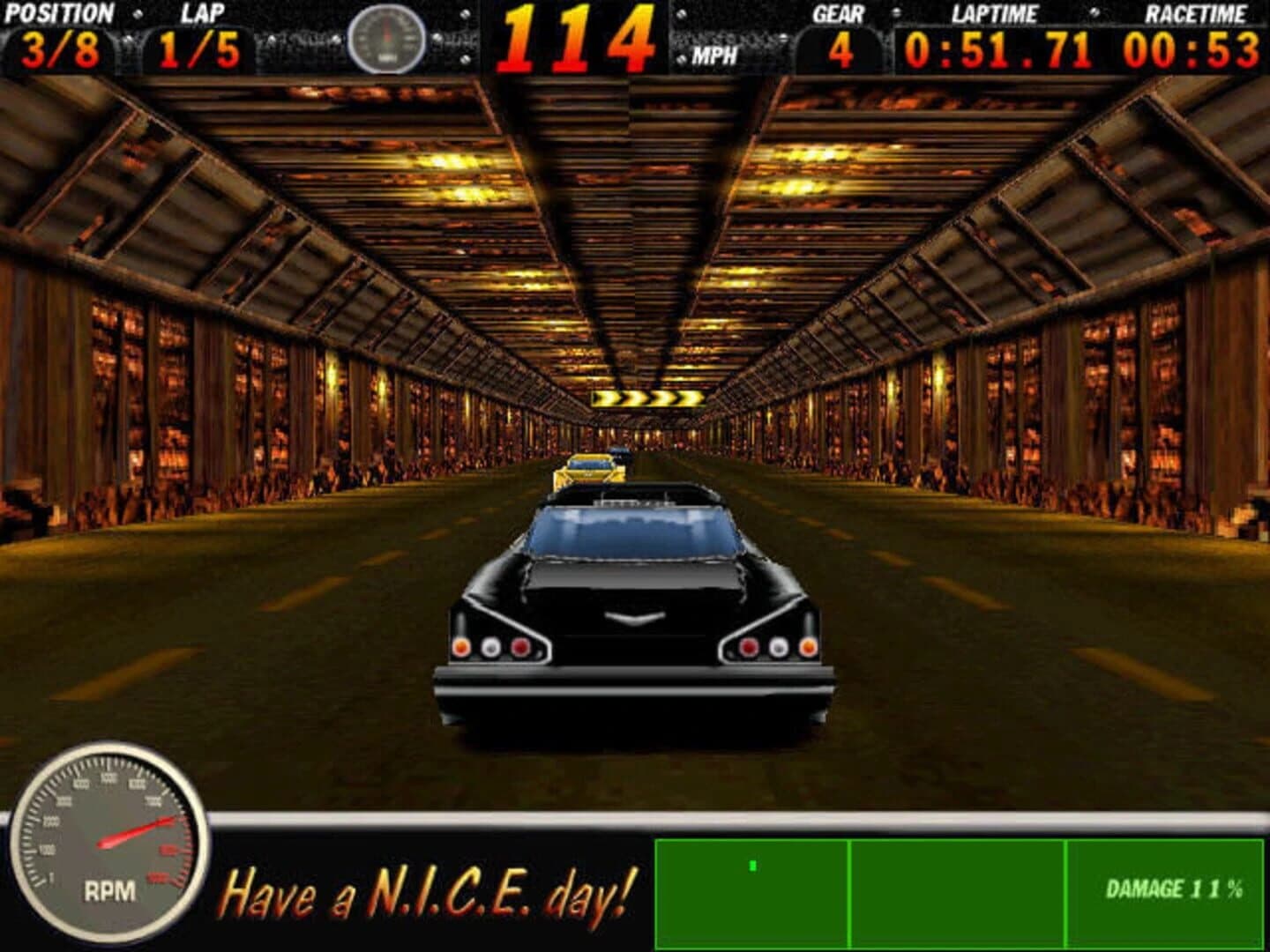Expand the middle minimap panel

[958, 890]
